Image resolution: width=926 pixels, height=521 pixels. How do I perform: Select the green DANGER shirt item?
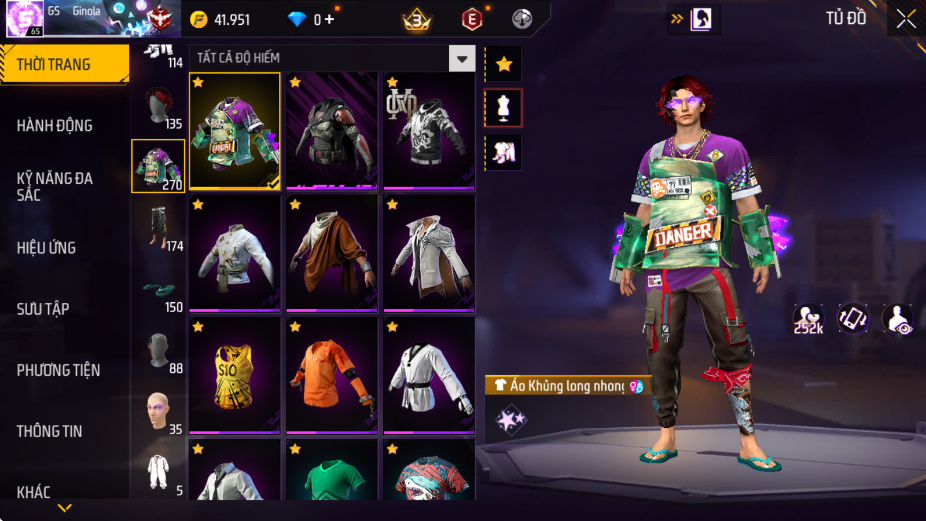coord(235,131)
